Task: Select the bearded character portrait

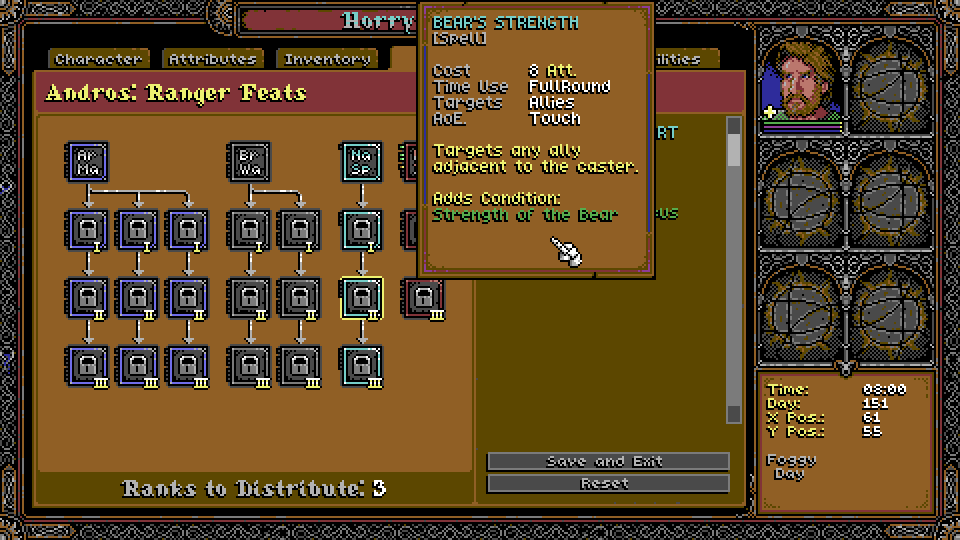Action: 802,81
